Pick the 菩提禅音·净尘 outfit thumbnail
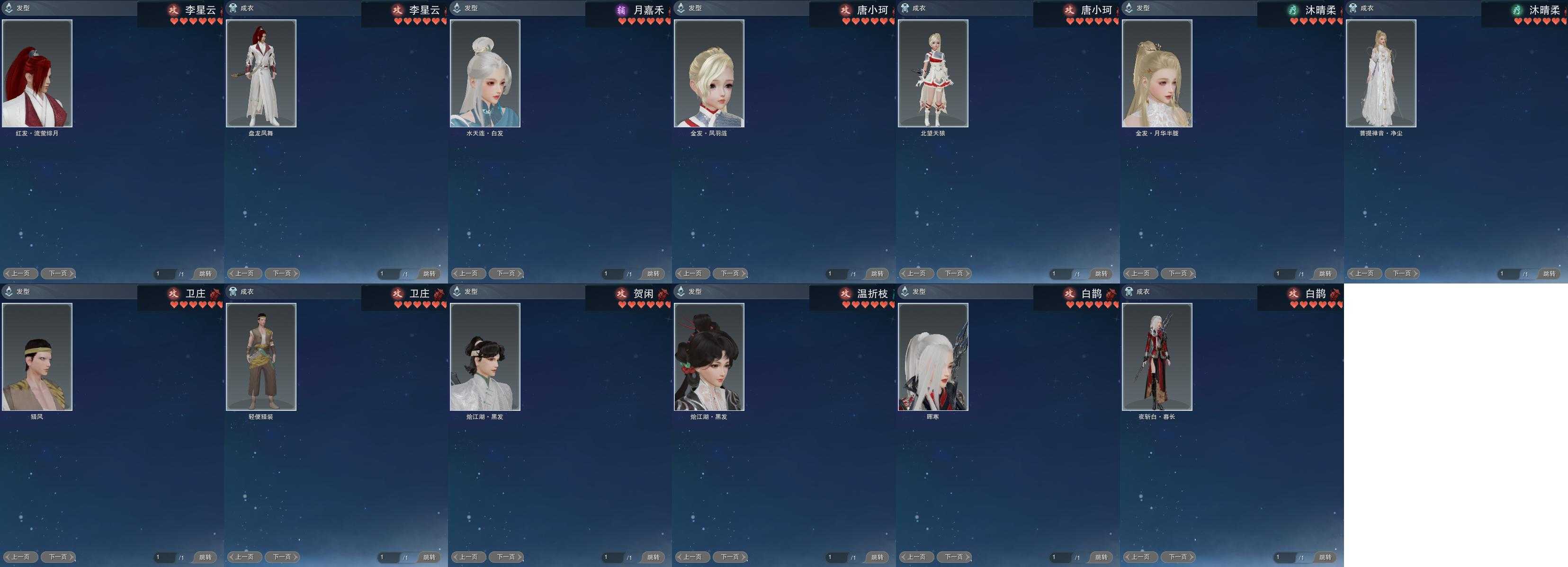This screenshot has width=1568, height=567. pos(1381,73)
